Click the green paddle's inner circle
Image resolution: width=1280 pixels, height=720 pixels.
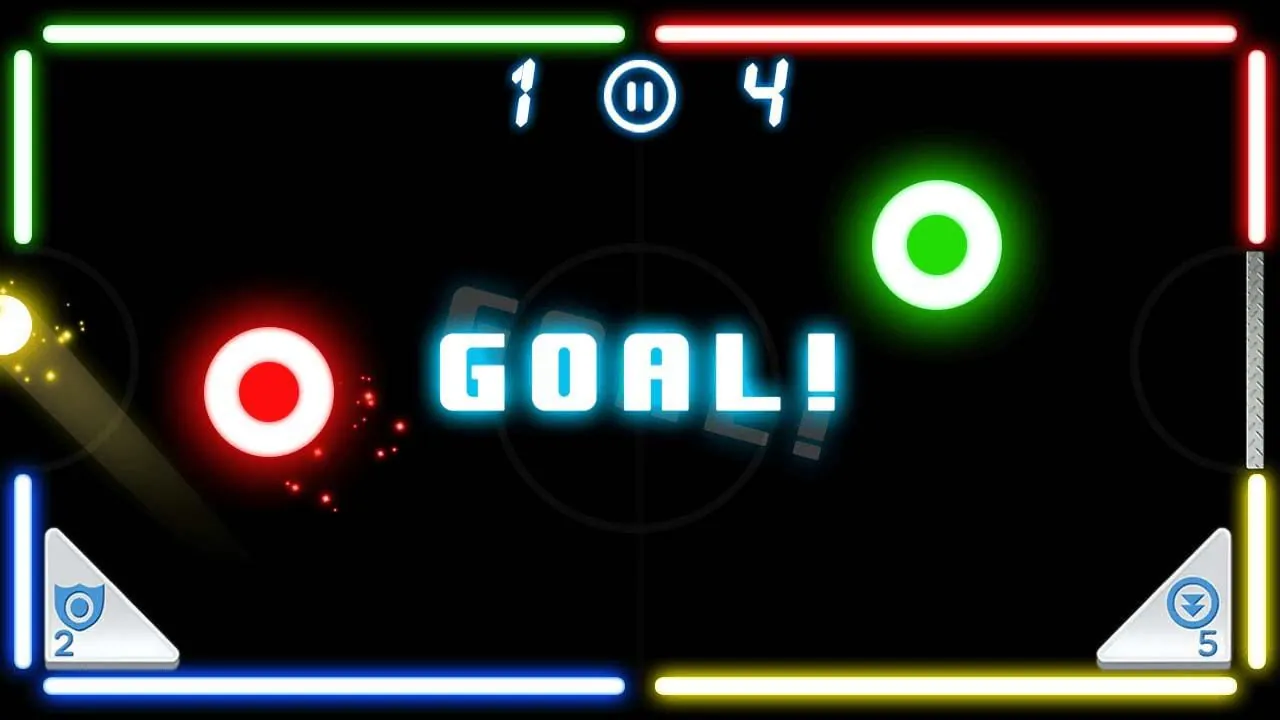click(x=937, y=243)
